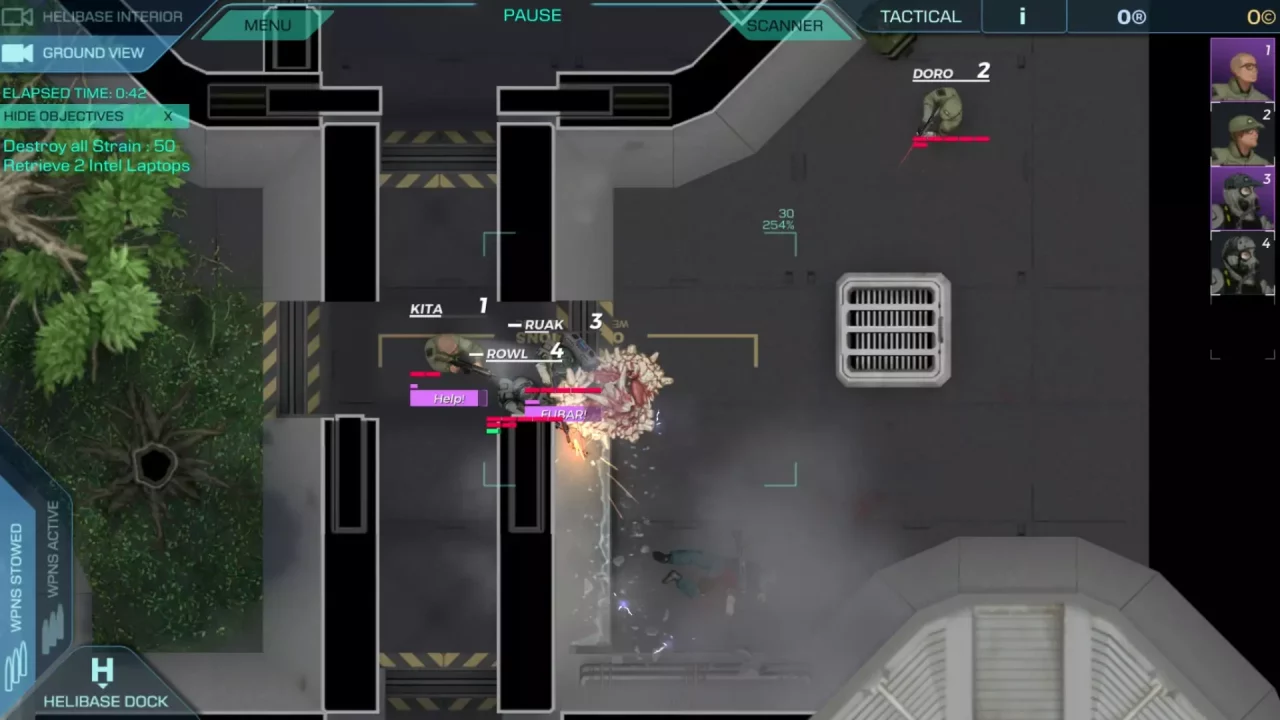This screenshot has width=1280, height=720.
Task: Switch to TACTICAL mode
Action: [920, 16]
